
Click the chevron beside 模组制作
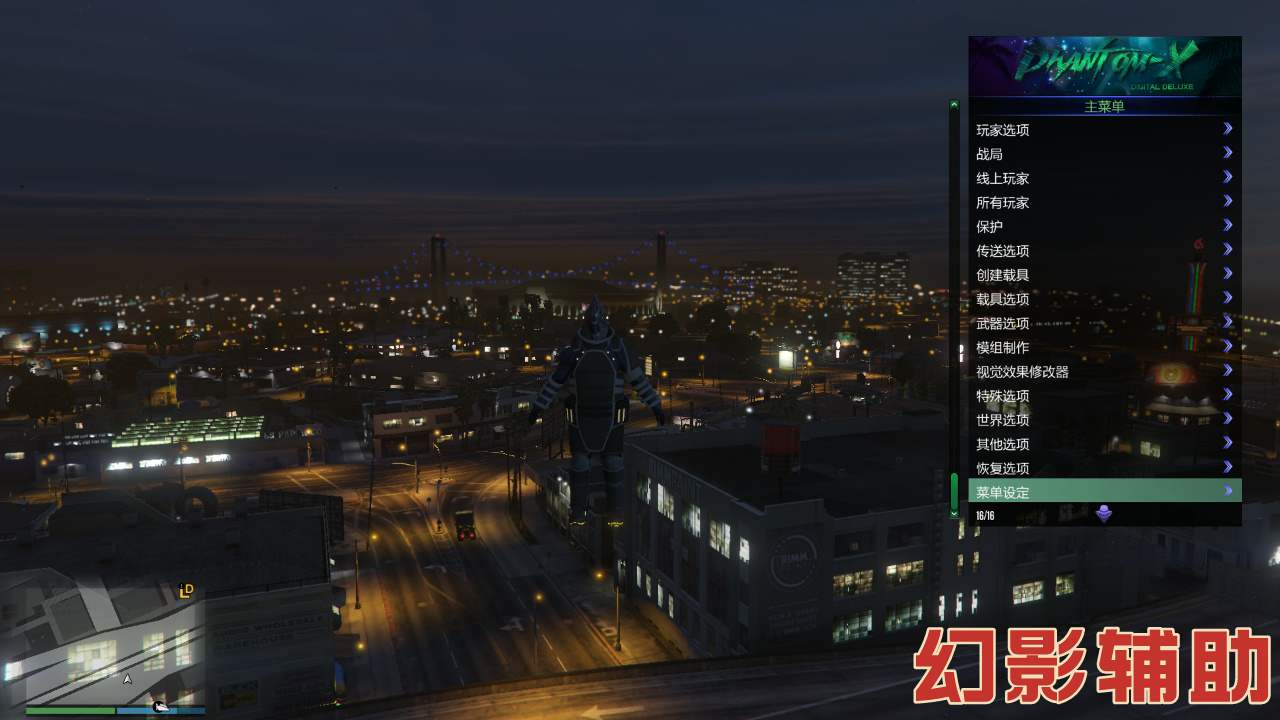pyautogui.click(x=1227, y=345)
